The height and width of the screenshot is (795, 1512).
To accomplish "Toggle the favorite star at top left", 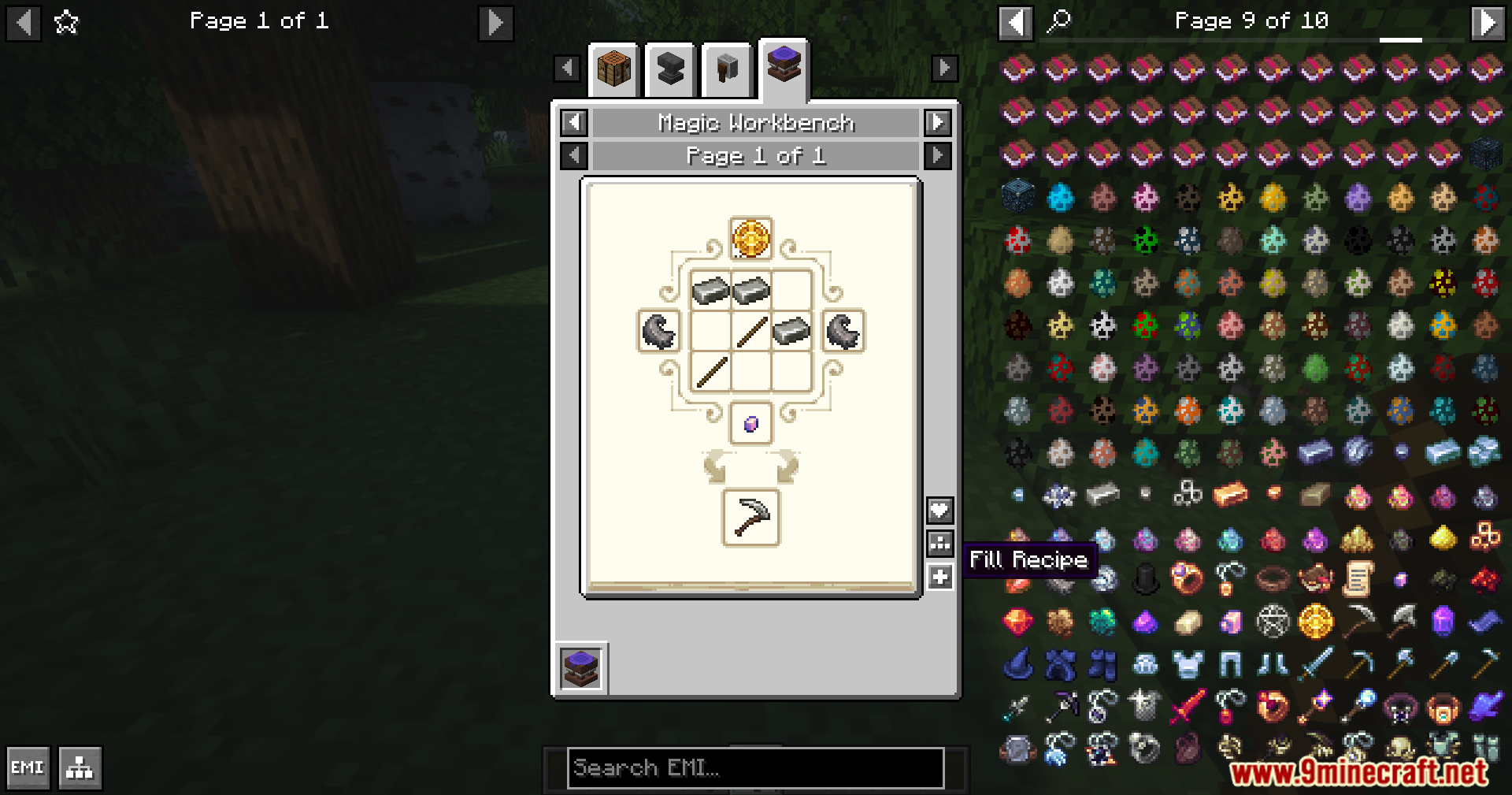I will point(66,21).
